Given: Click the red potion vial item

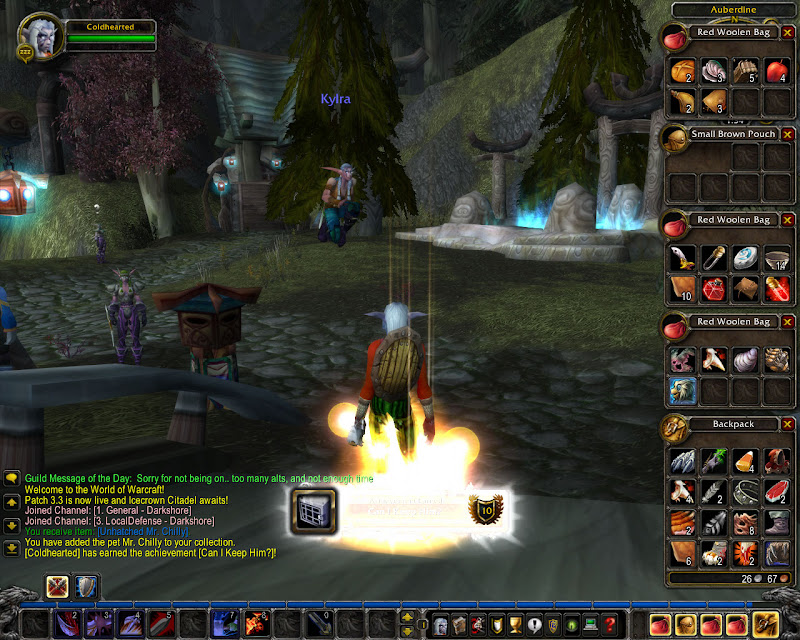Looking at the screenshot, I should tap(777, 290).
